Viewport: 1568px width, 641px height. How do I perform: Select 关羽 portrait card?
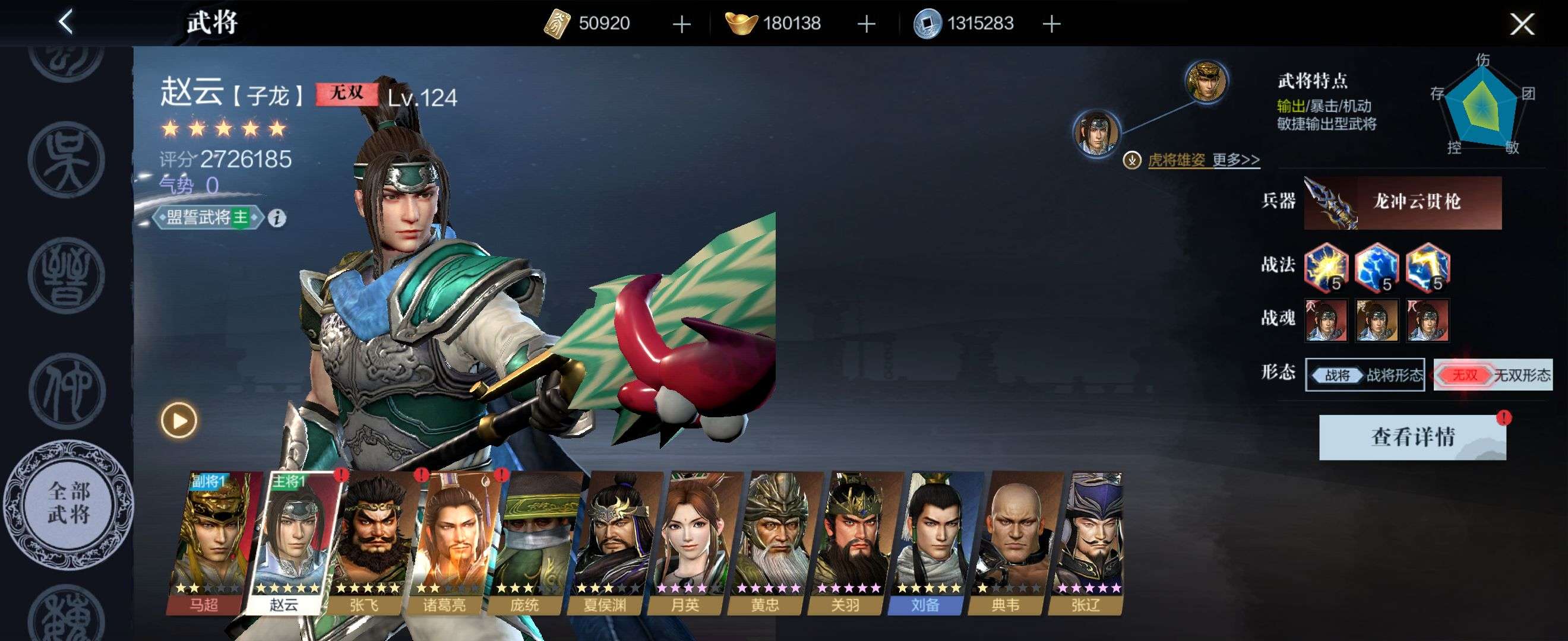pos(848,541)
